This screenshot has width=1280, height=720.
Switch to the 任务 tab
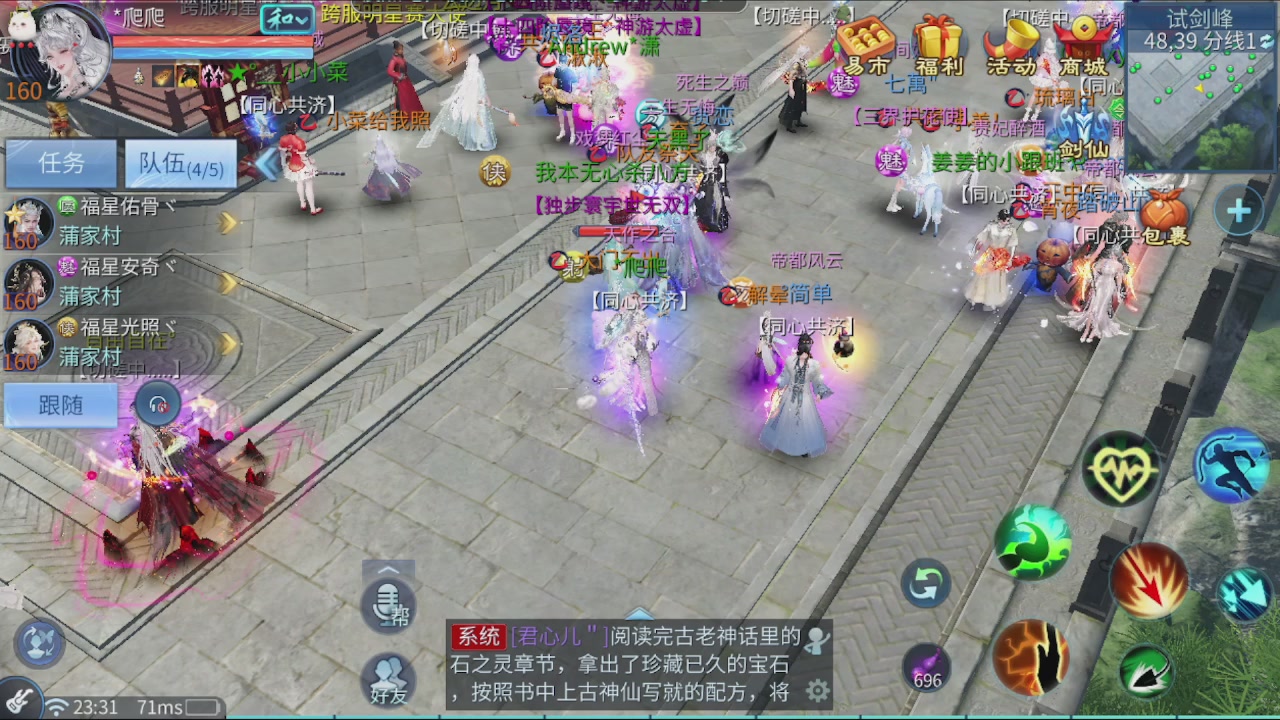click(x=60, y=163)
